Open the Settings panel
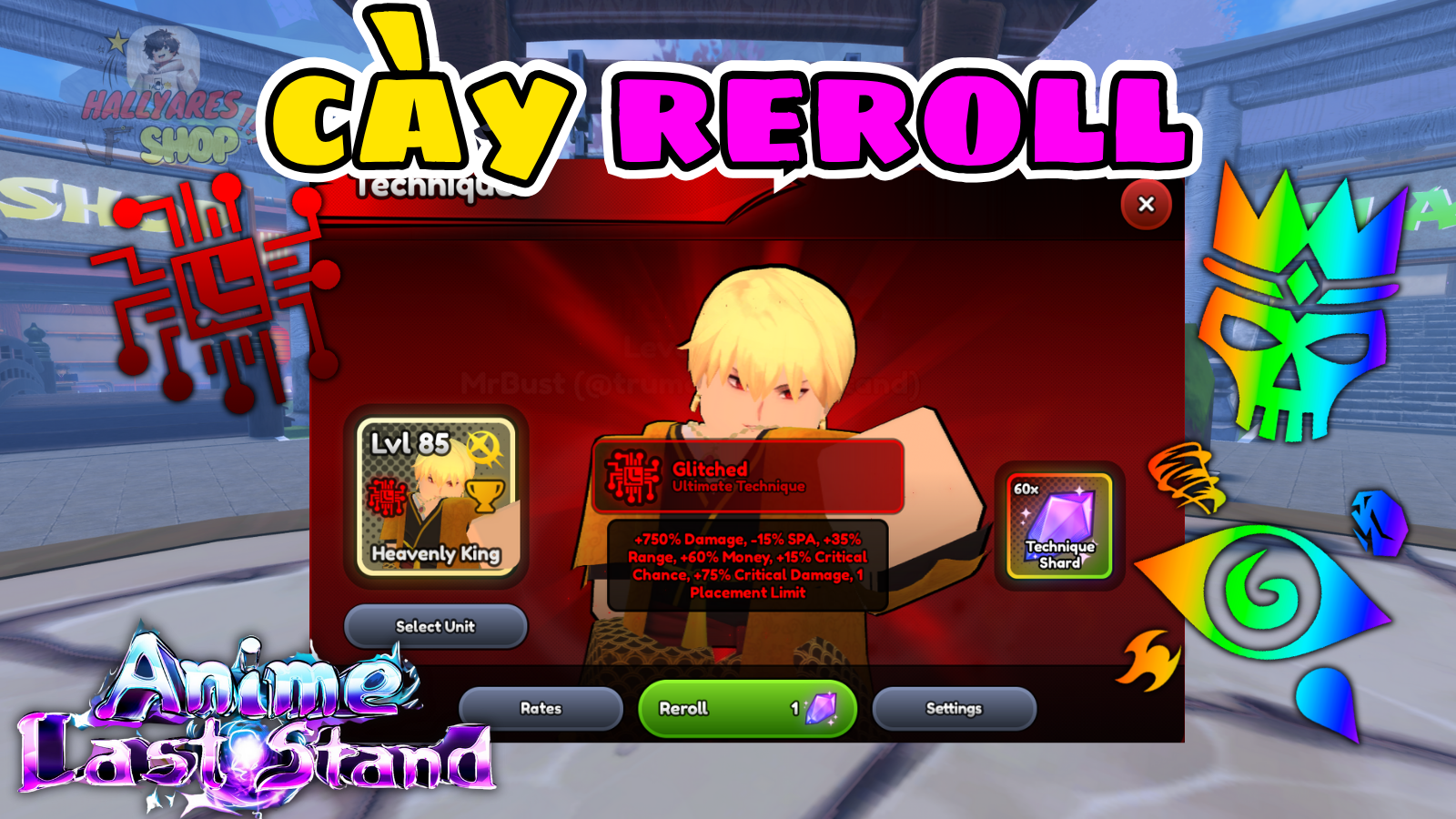 [x=954, y=708]
